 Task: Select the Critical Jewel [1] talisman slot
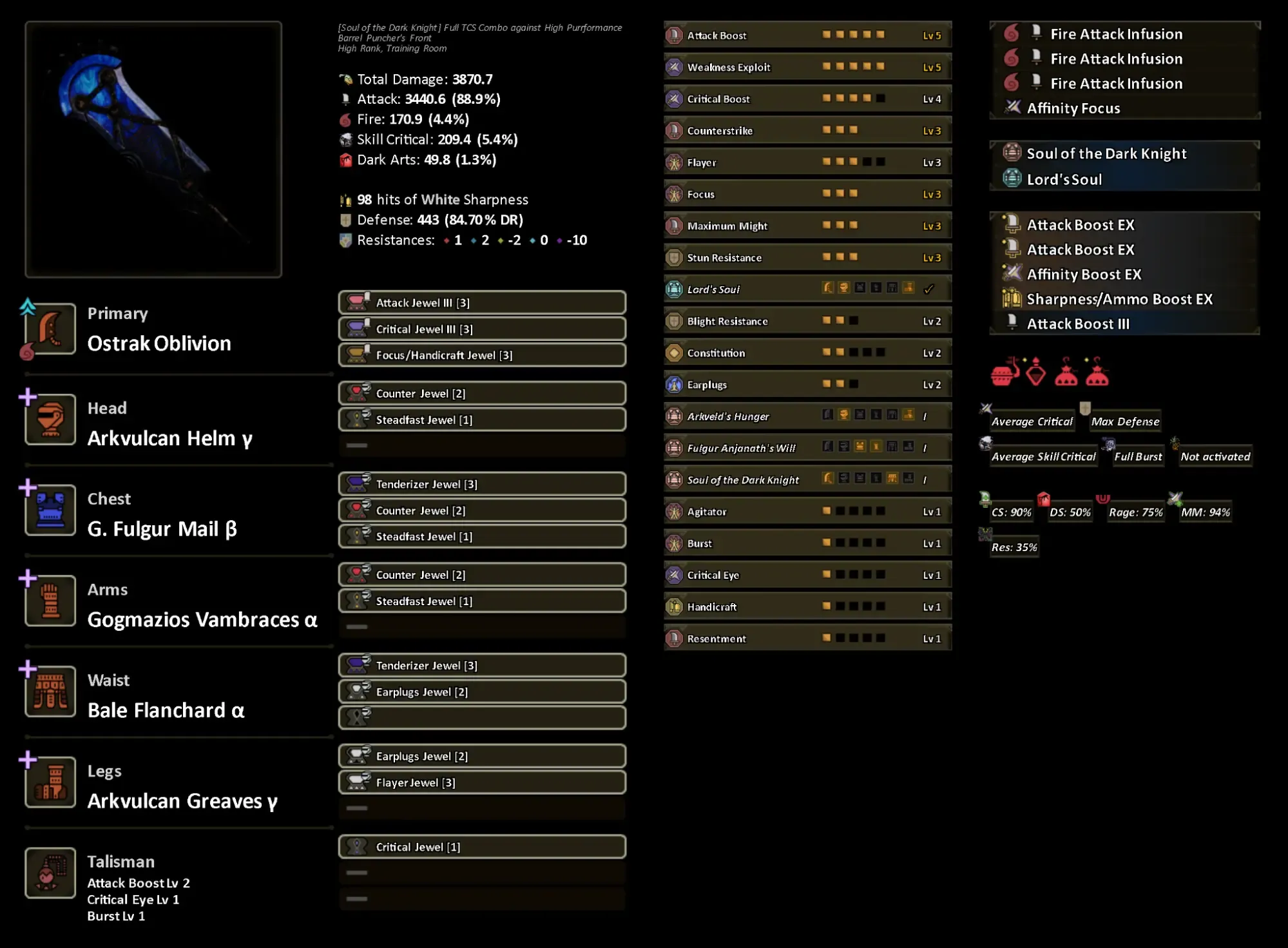pyautogui.click(x=482, y=847)
